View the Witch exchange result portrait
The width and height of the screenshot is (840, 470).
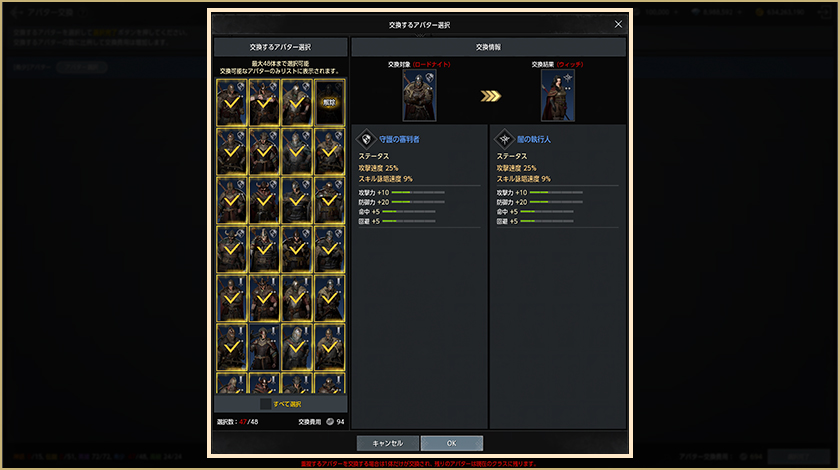point(557,95)
